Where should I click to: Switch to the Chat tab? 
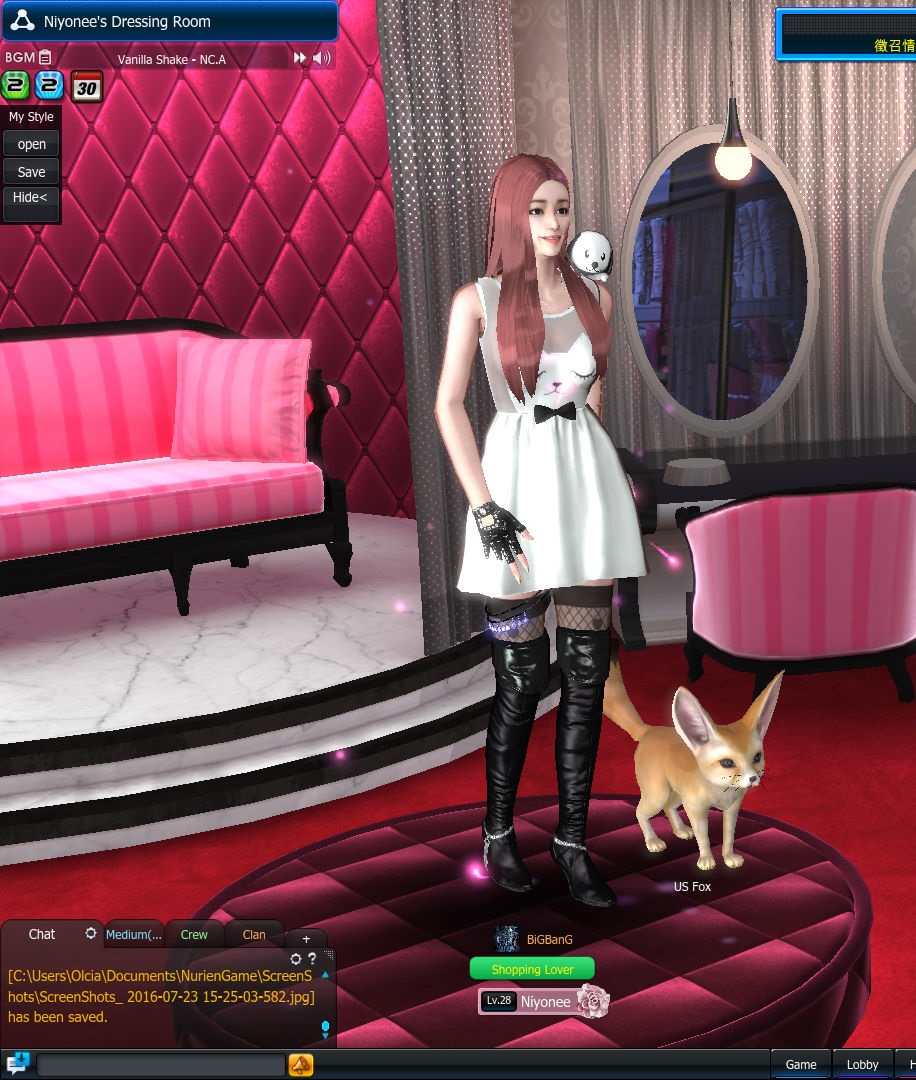point(42,934)
